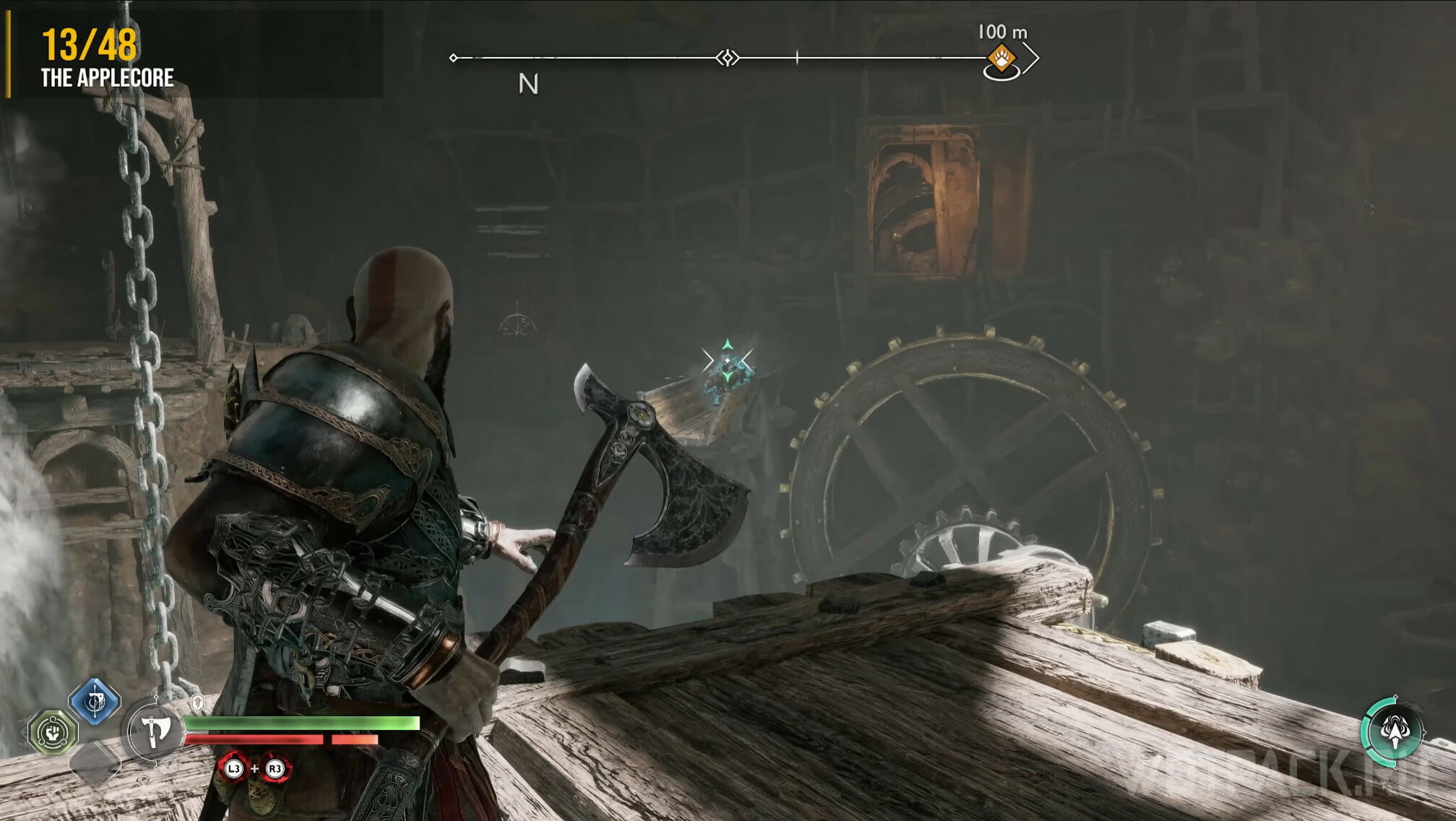This screenshot has height=821, width=1456.
Task: Click the orange objective marker on compass
Action: click(x=1001, y=58)
